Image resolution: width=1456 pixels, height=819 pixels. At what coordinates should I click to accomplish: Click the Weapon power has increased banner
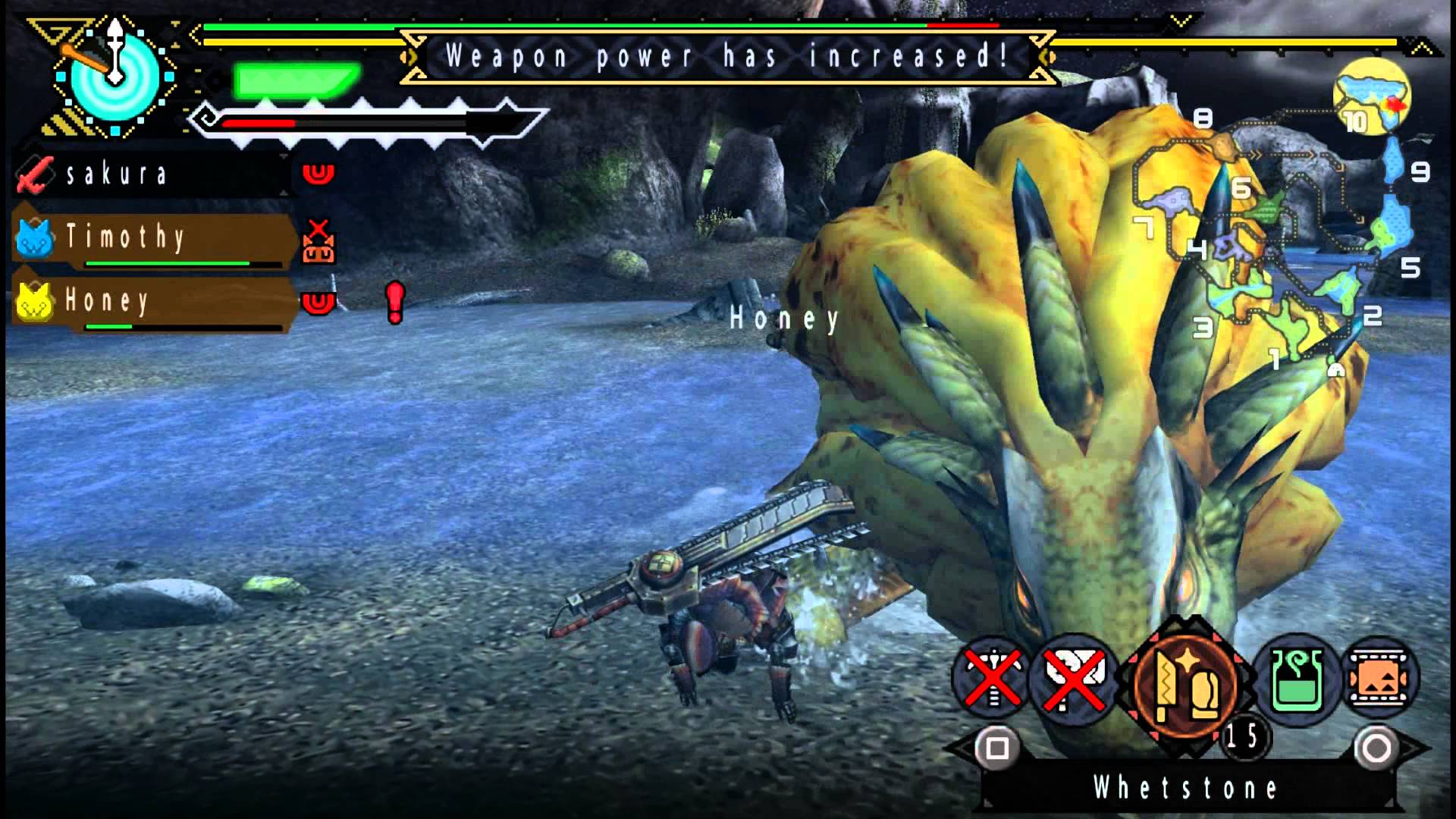point(726,55)
